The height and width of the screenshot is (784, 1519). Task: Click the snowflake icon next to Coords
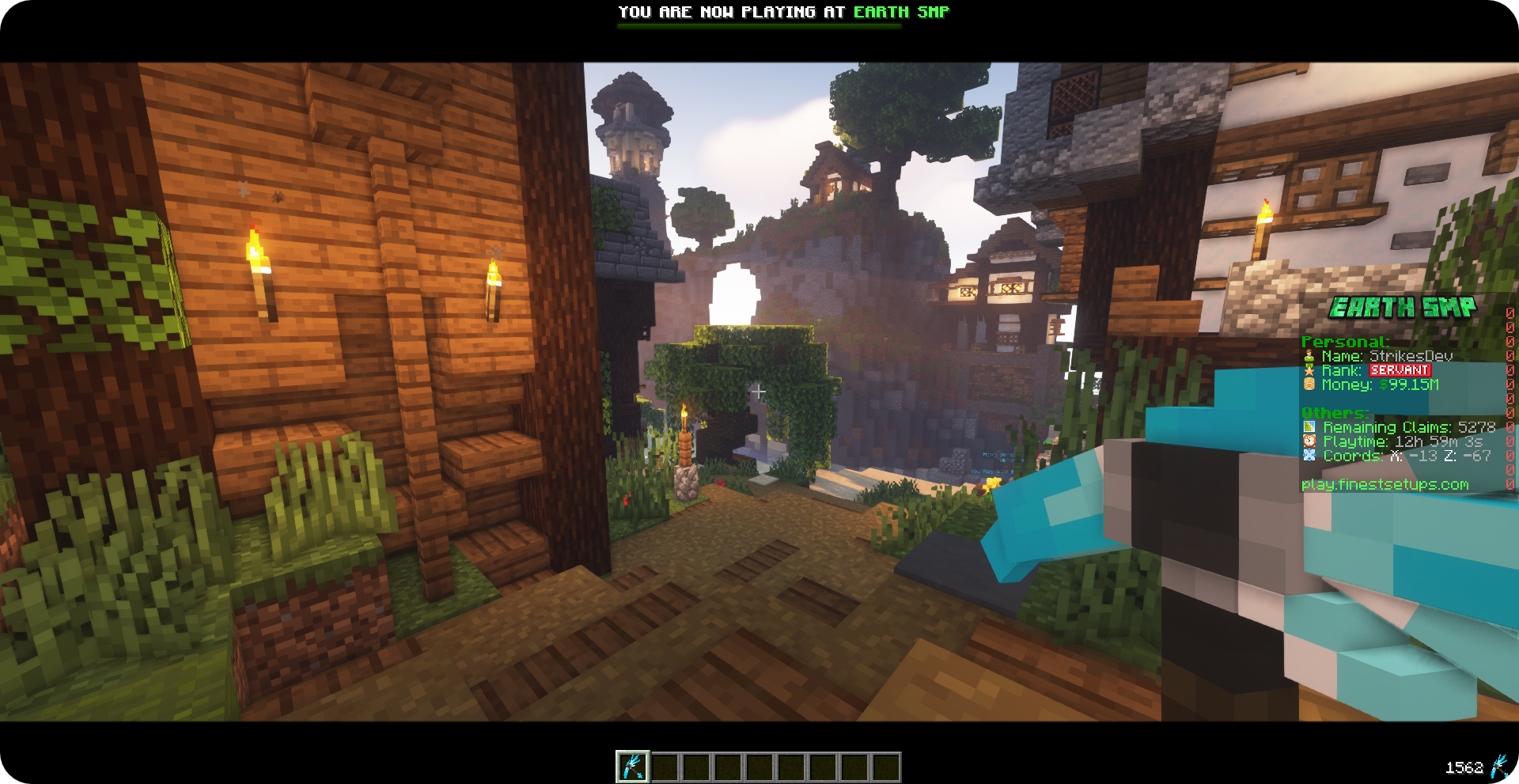(1309, 456)
